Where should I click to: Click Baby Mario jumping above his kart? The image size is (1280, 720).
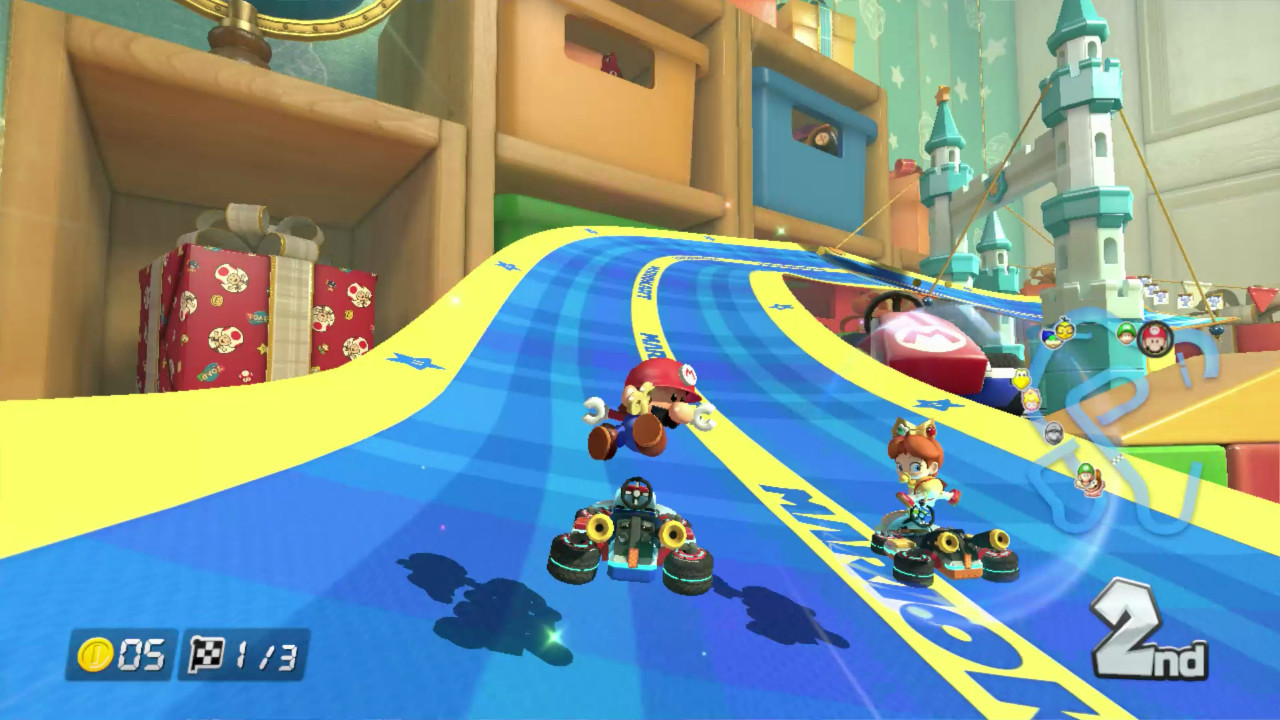point(652,412)
